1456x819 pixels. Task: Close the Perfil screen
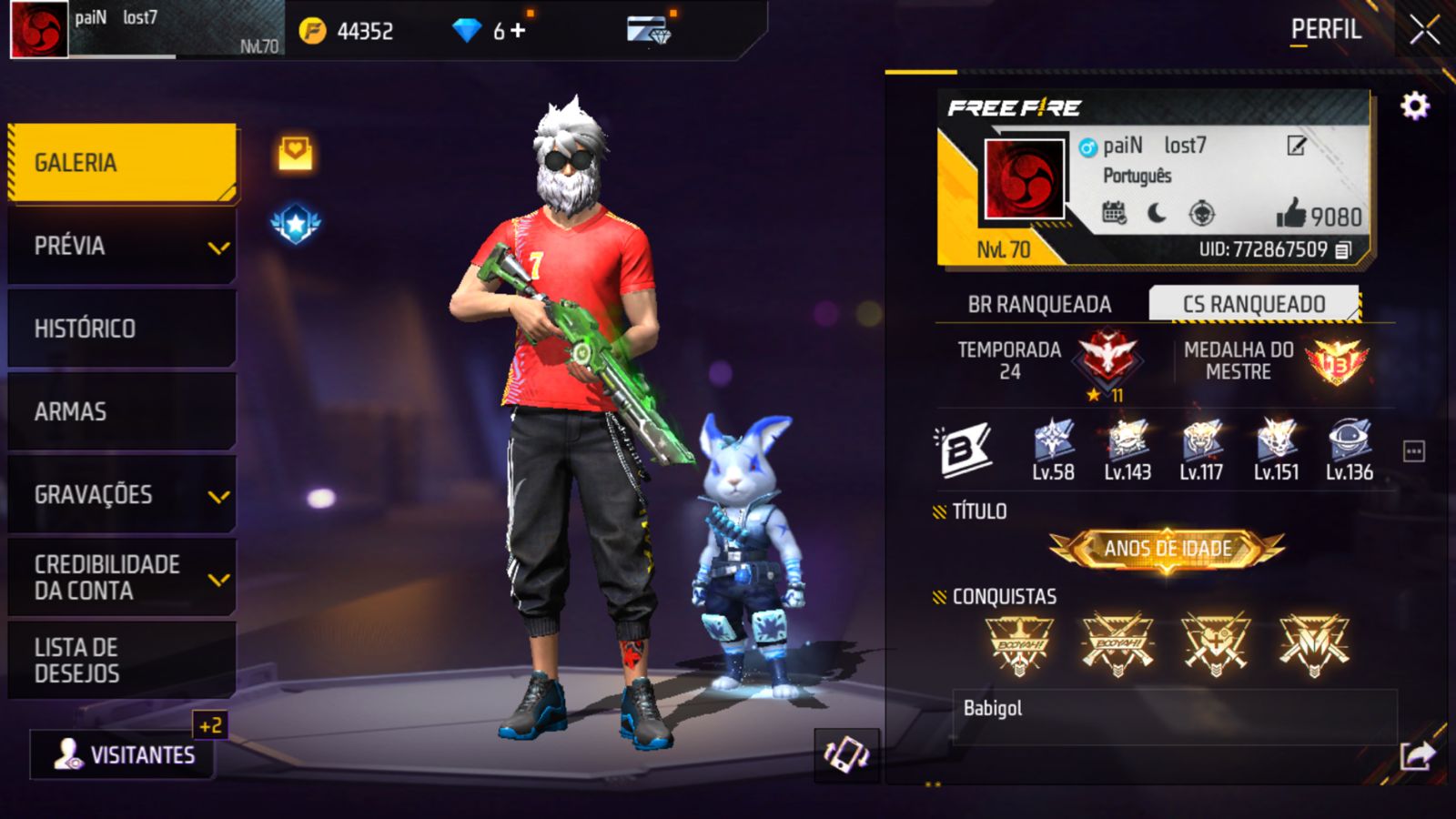click(x=1424, y=30)
